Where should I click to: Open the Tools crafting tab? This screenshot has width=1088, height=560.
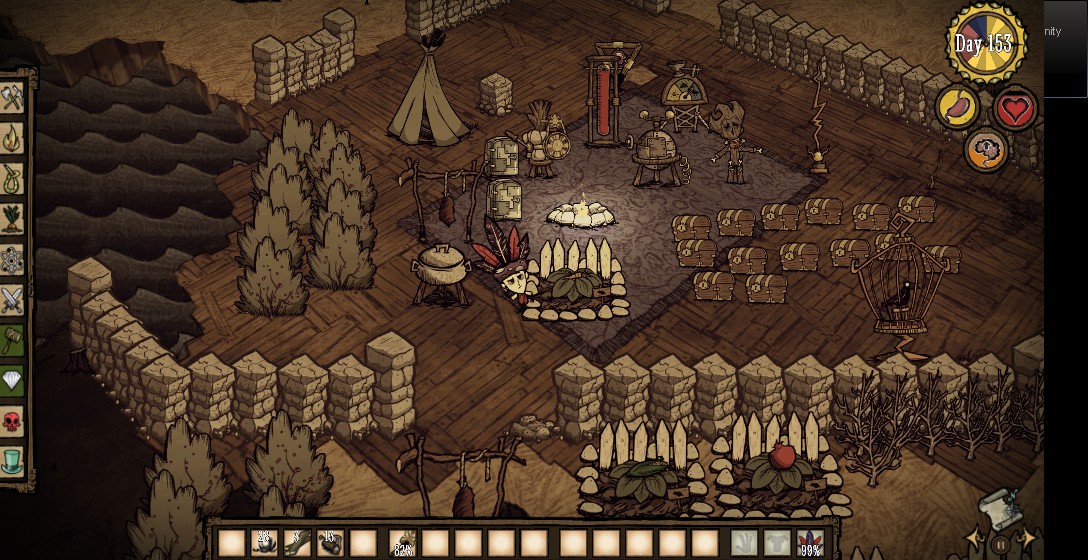click(13, 99)
